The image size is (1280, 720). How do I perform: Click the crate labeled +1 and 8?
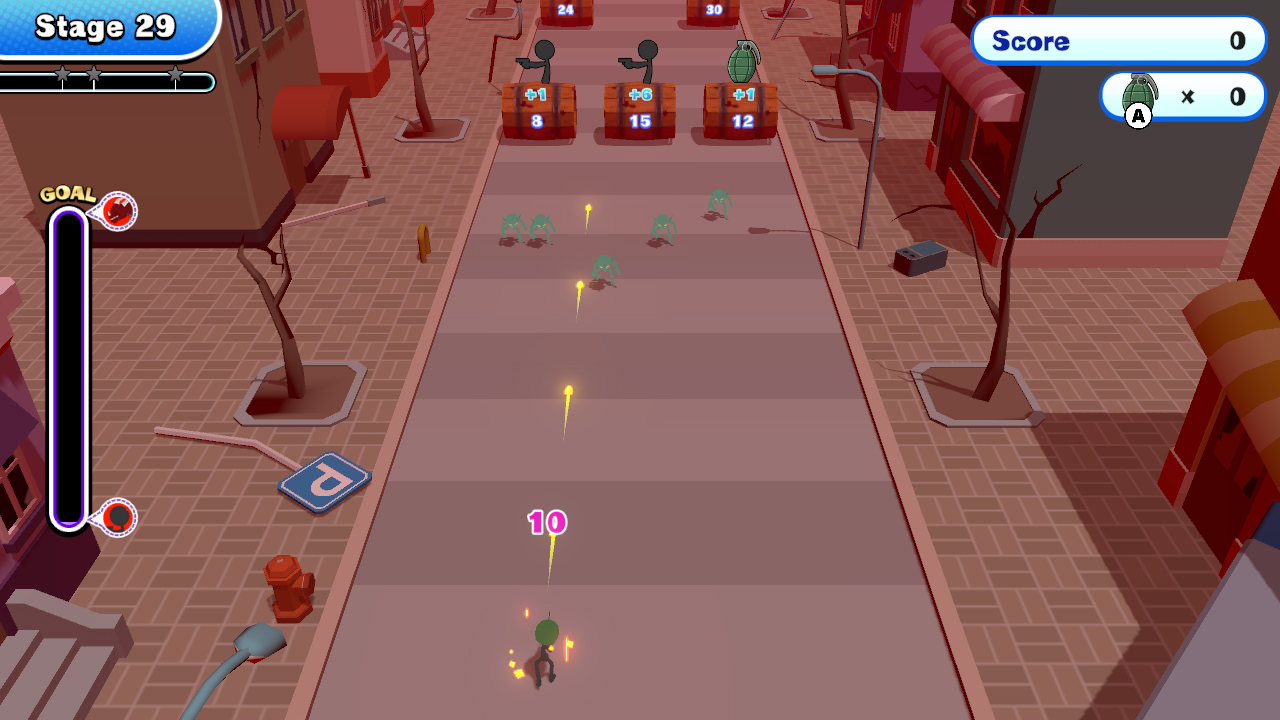pos(538,112)
